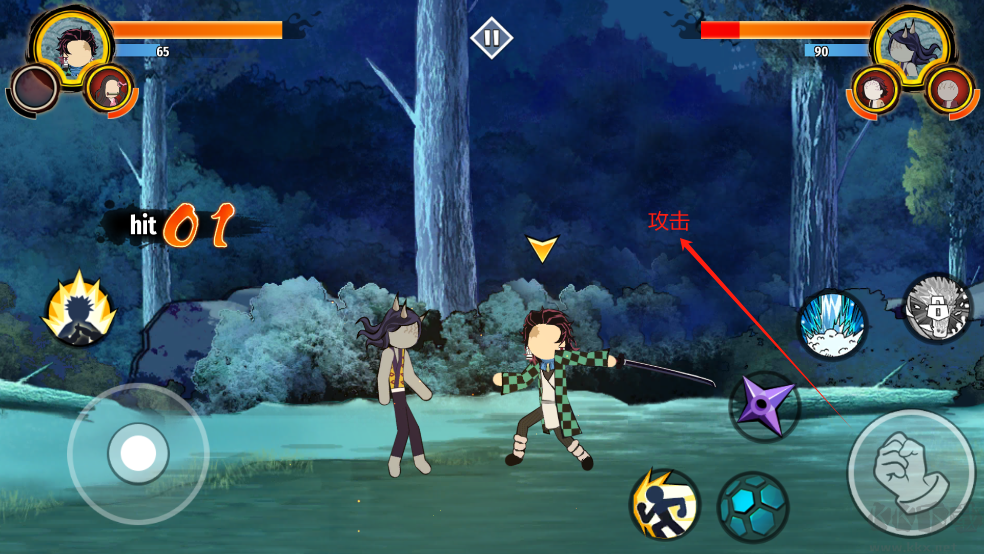Switch to the bottom-right teammate portrait on player side
Screen dimensions: 984x554
coord(109,89)
